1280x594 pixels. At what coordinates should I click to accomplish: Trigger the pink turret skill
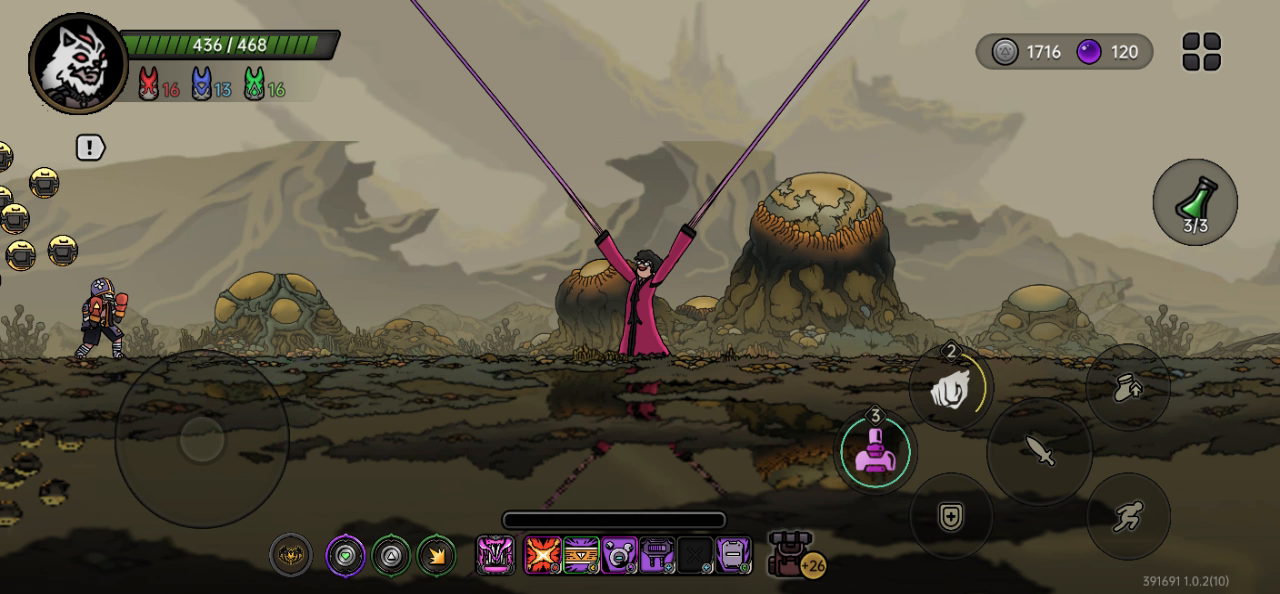pyautogui.click(x=875, y=451)
